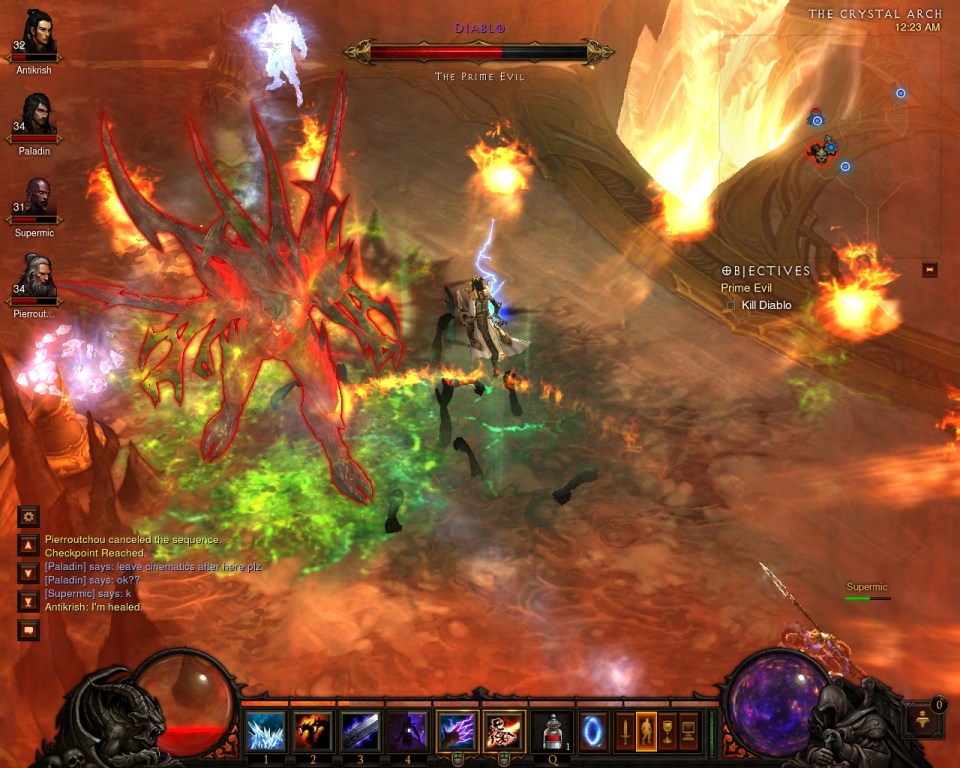Open the skills menu with the sword icon
Image resolution: width=960 pixels, height=768 pixels.
coord(626,730)
